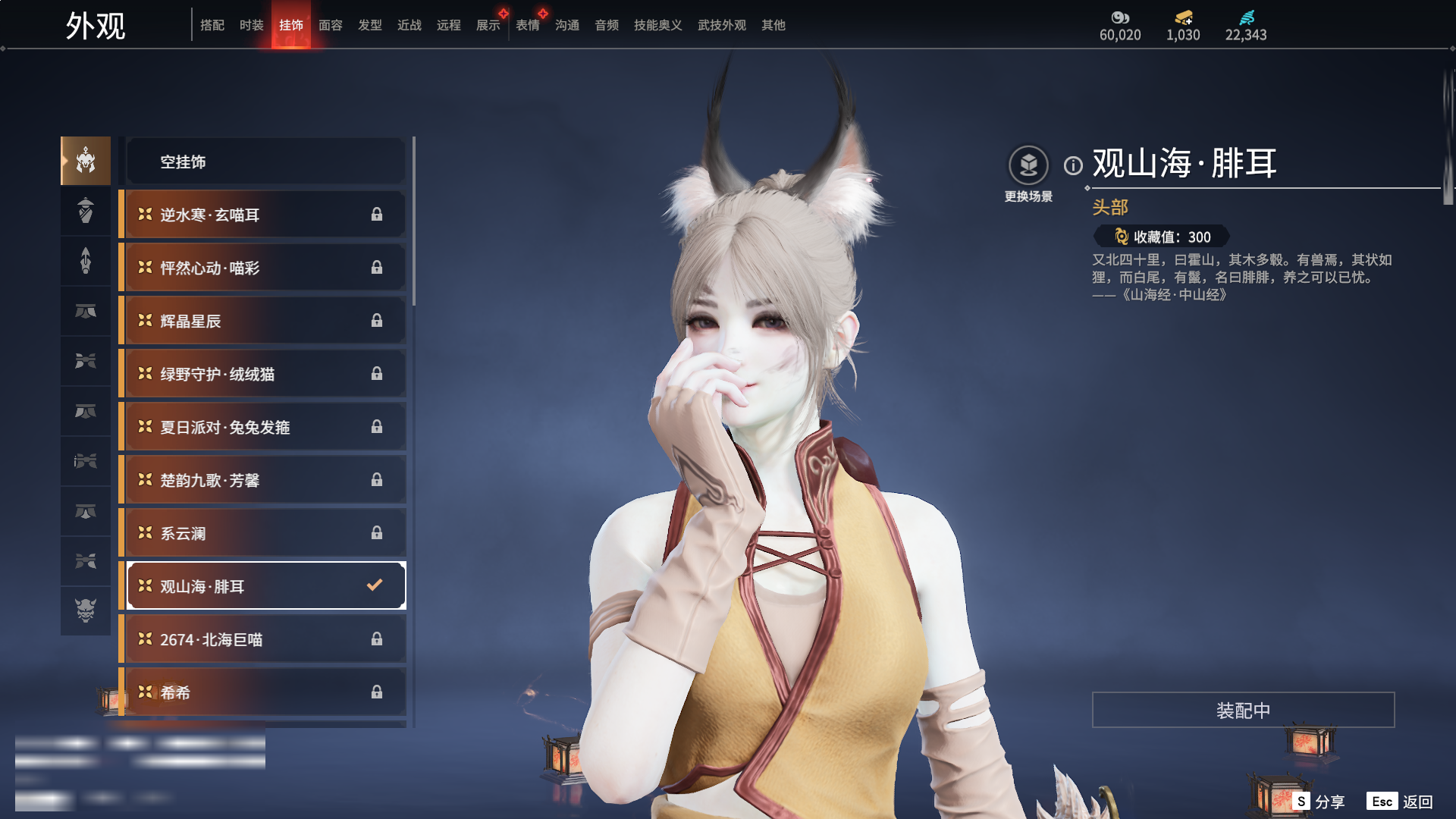The width and height of the screenshot is (1456, 819).
Task: Pick the 怦然心动·喵彩 accessory
Action: coord(265,268)
